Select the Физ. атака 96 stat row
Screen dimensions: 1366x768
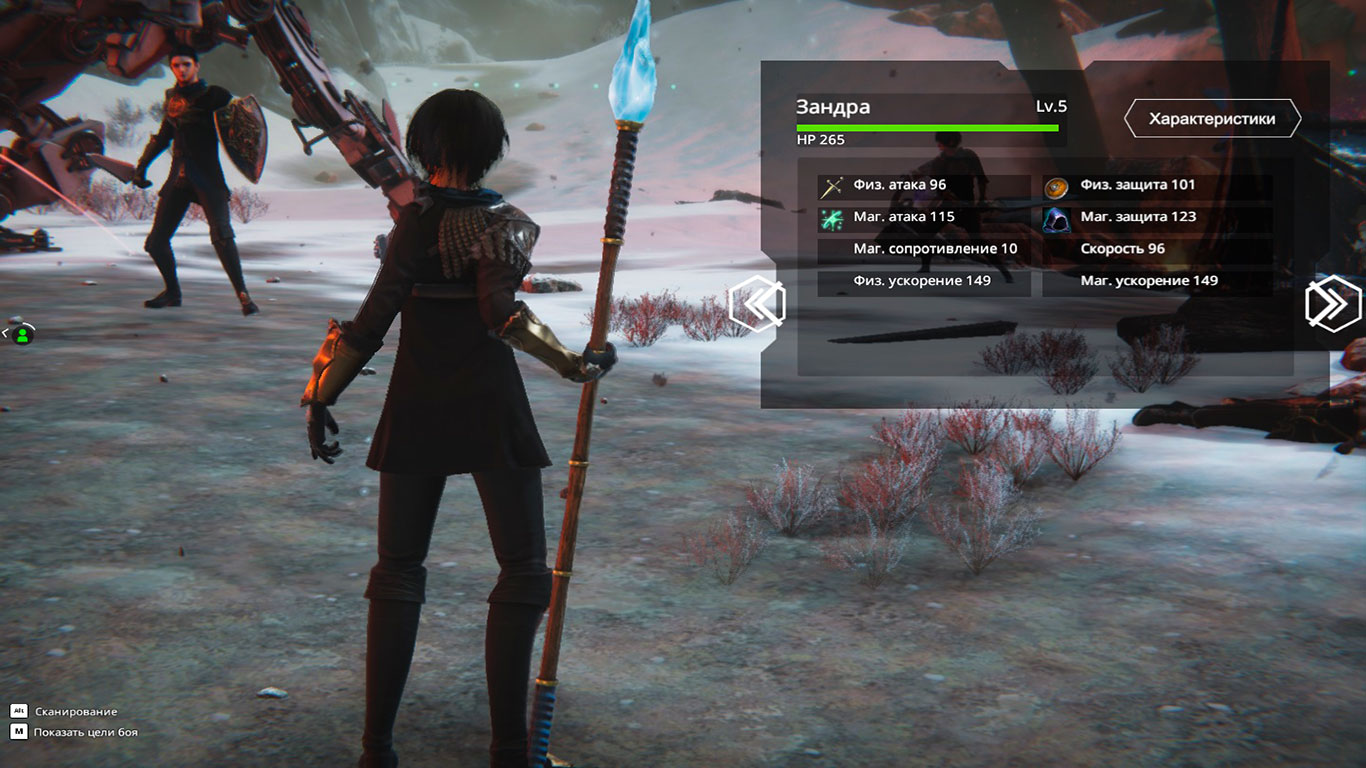pyautogui.click(x=924, y=186)
